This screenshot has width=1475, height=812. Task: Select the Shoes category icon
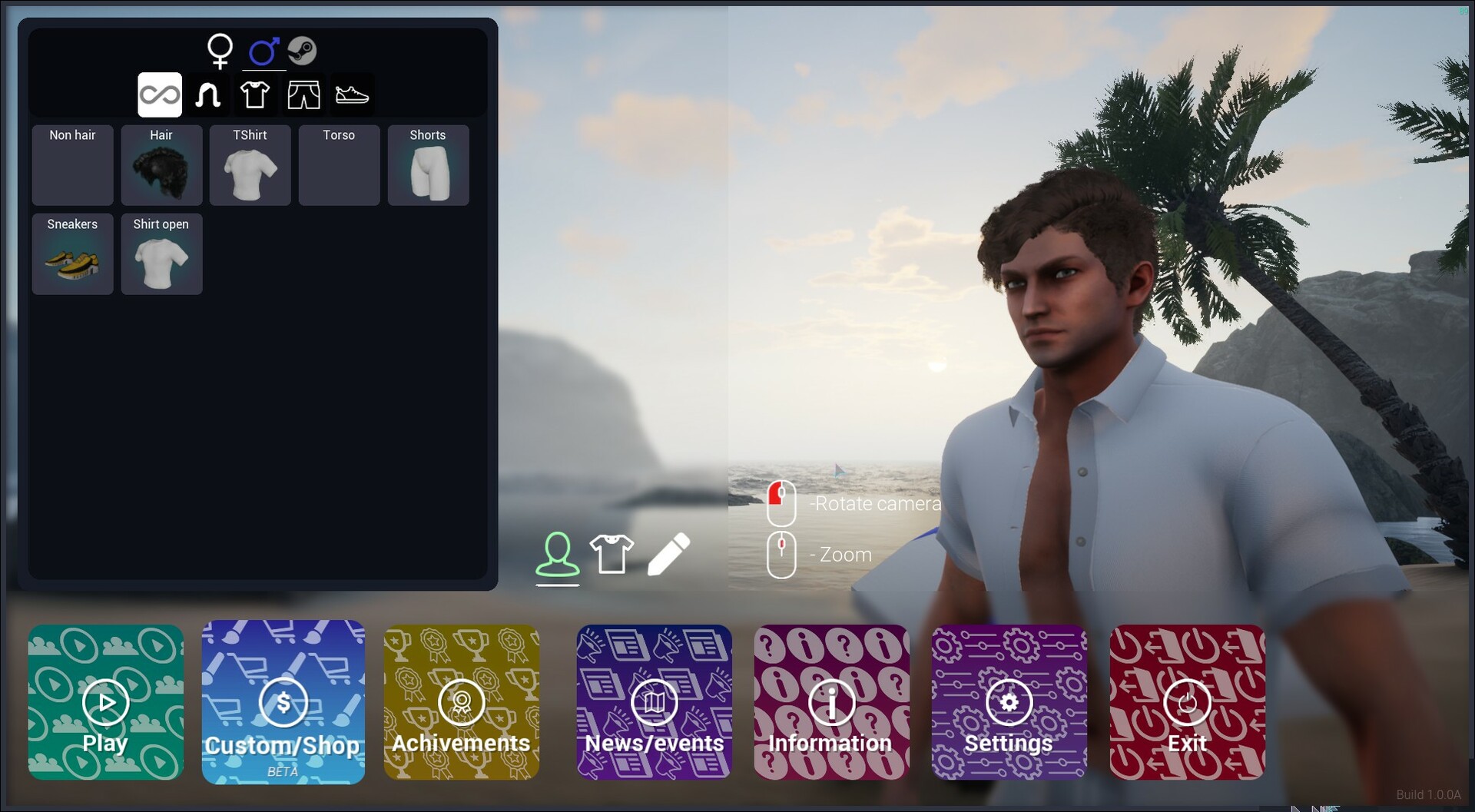[x=353, y=94]
